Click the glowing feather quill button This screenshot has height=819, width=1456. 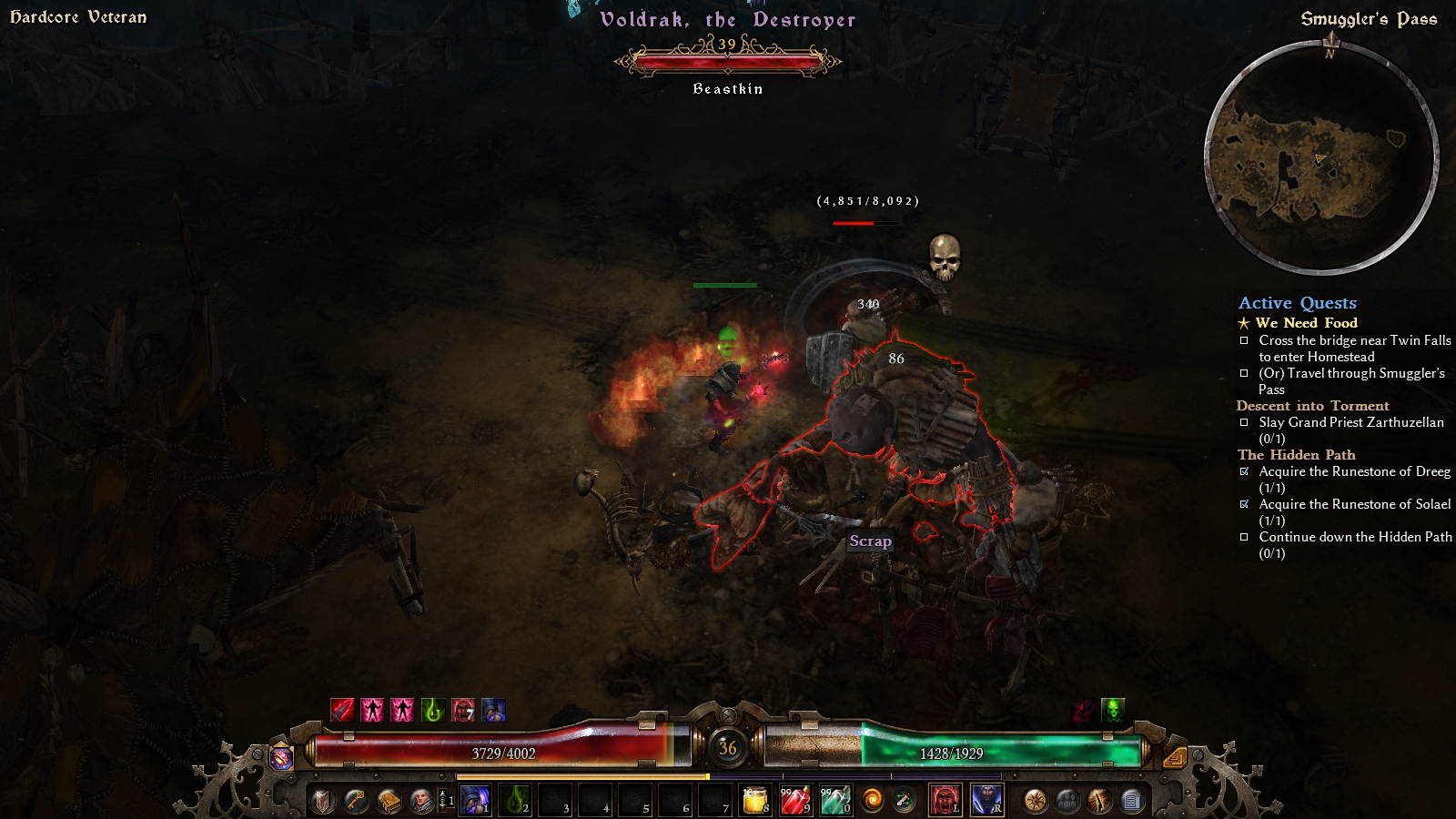(1099, 801)
